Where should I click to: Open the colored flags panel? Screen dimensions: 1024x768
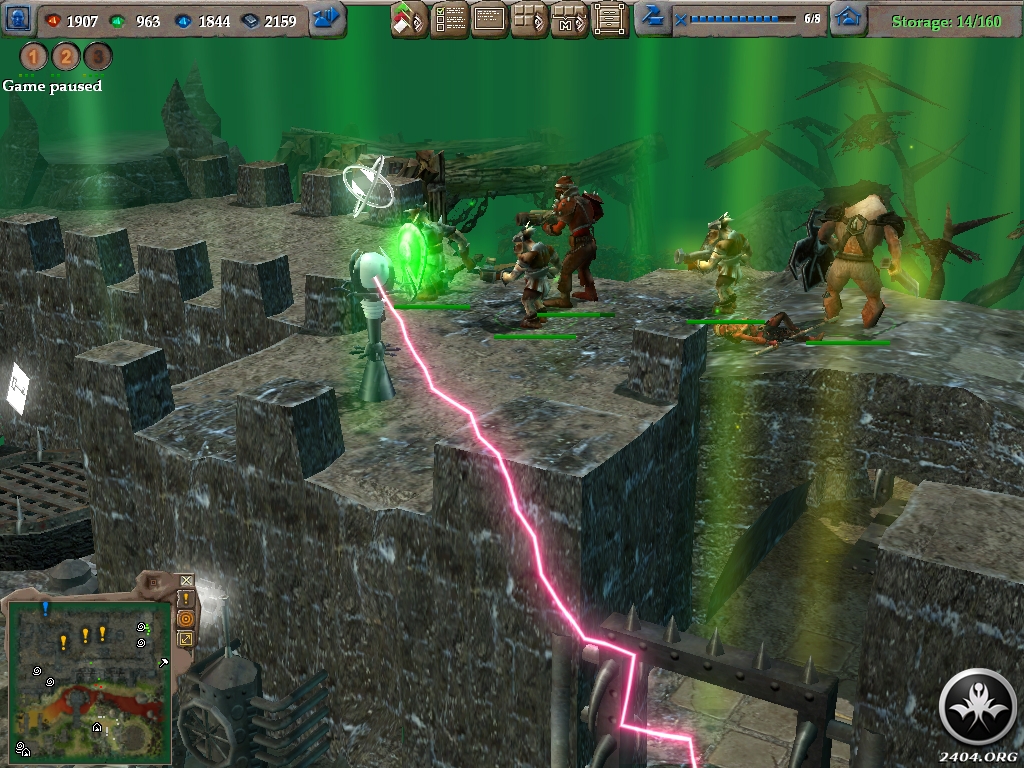pos(408,19)
